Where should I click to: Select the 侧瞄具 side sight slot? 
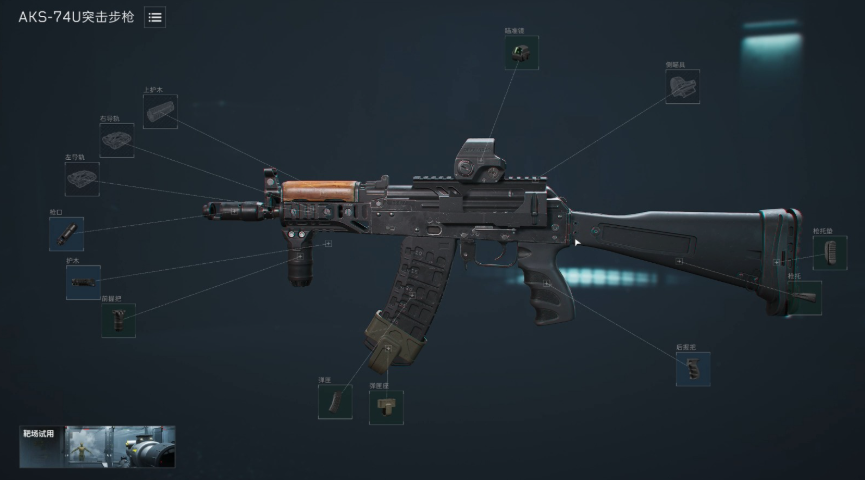pyautogui.click(x=682, y=87)
